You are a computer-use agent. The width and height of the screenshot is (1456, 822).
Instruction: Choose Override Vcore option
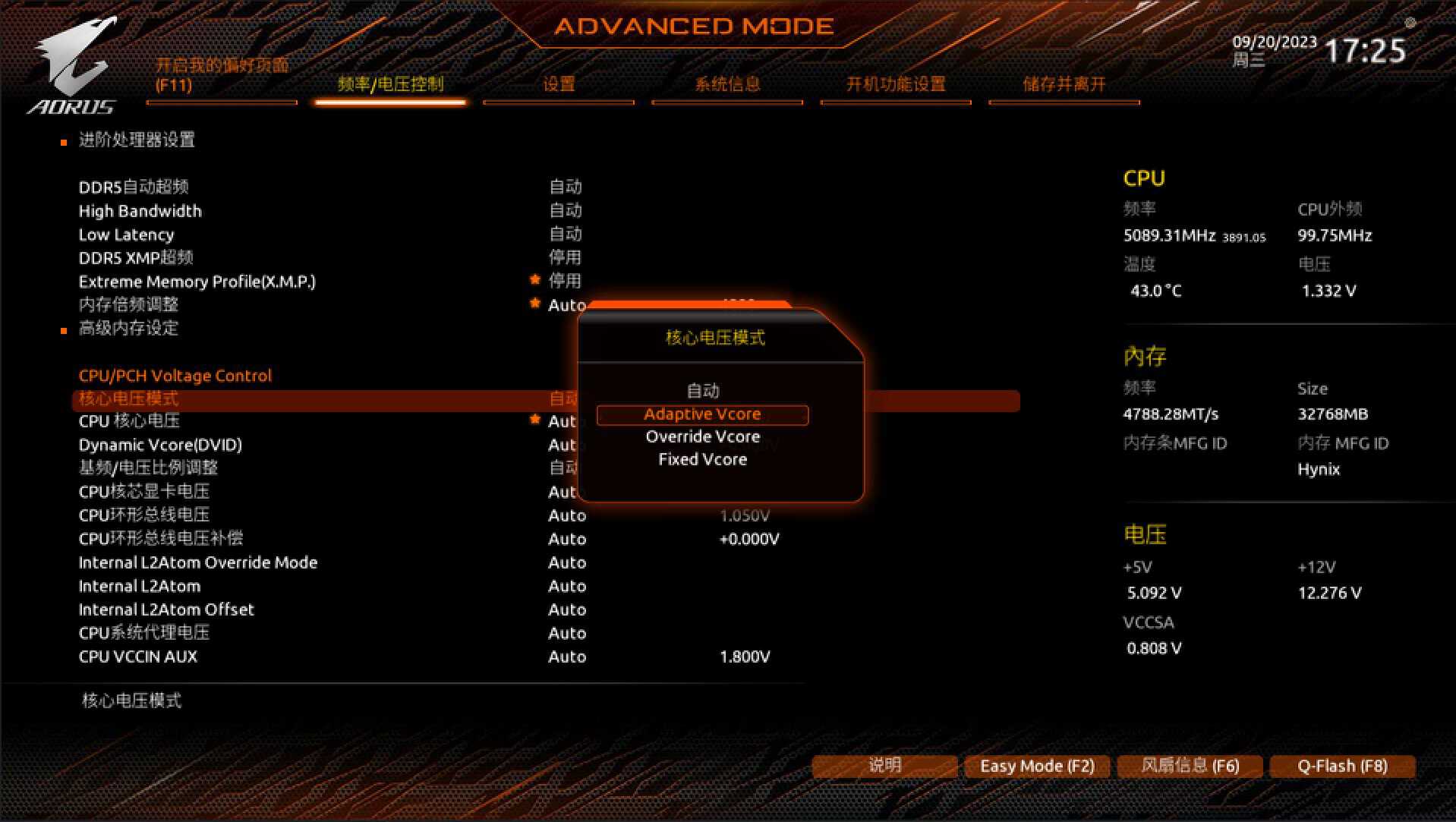pos(702,437)
